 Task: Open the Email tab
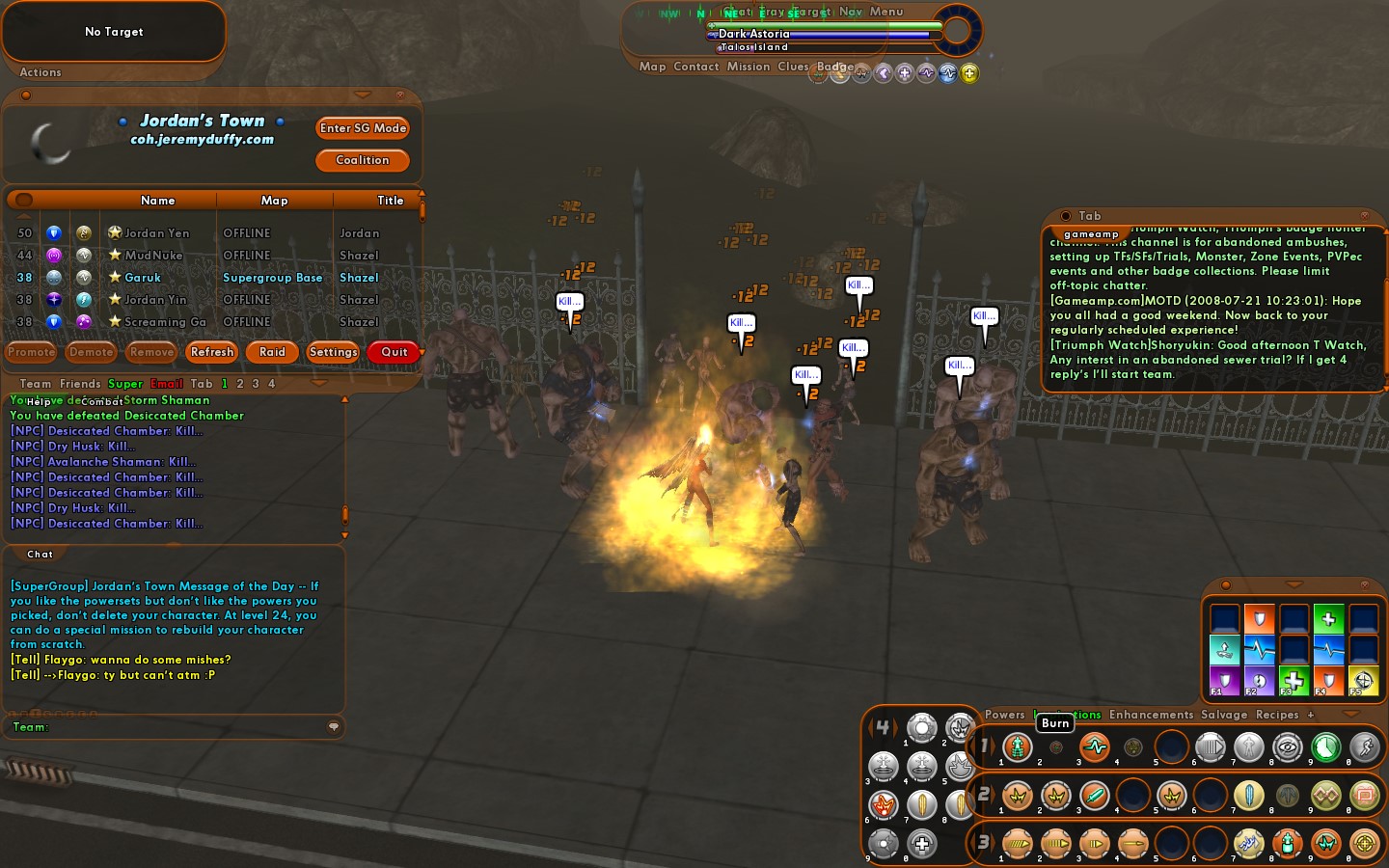pos(167,384)
